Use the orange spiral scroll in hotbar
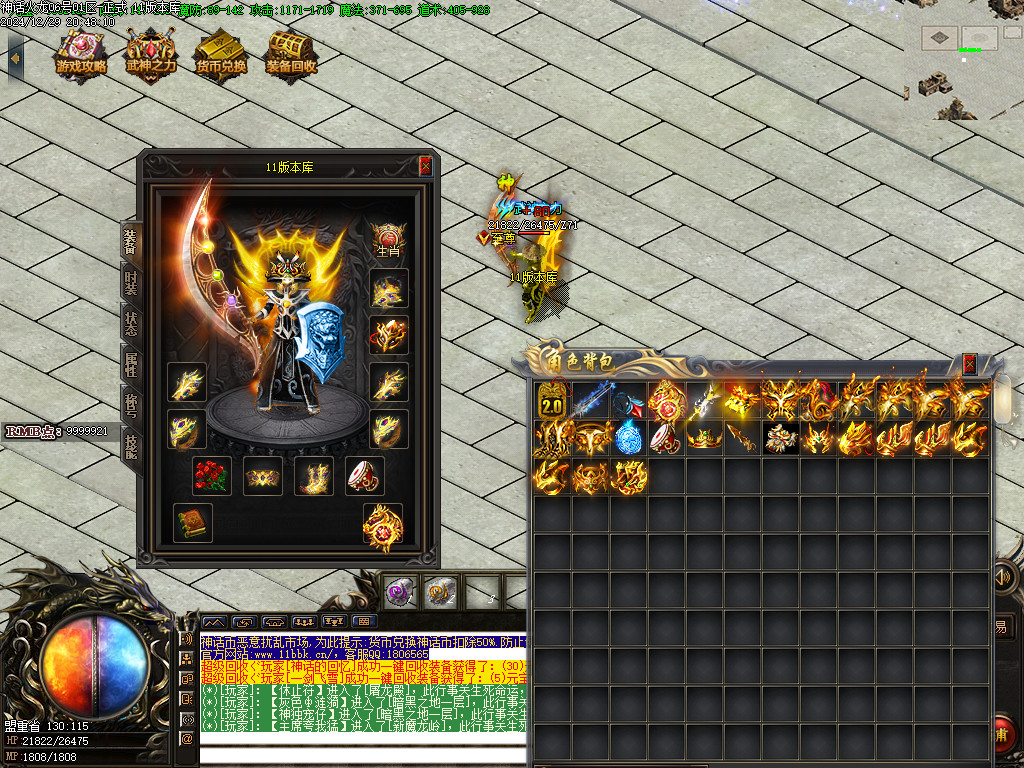Image resolution: width=1024 pixels, height=768 pixels. [440, 592]
